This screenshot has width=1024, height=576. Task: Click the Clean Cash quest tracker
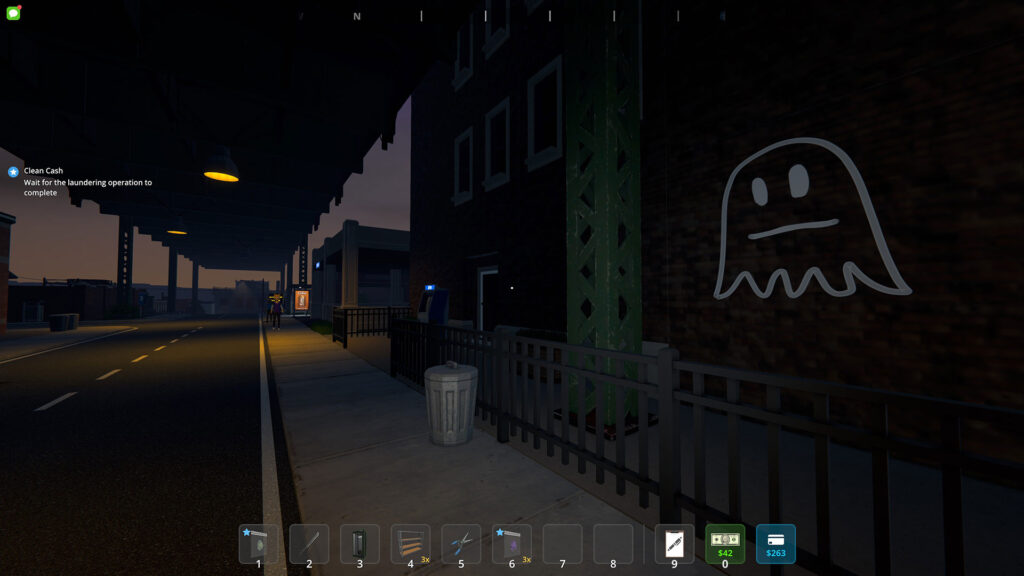click(x=43, y=171)
